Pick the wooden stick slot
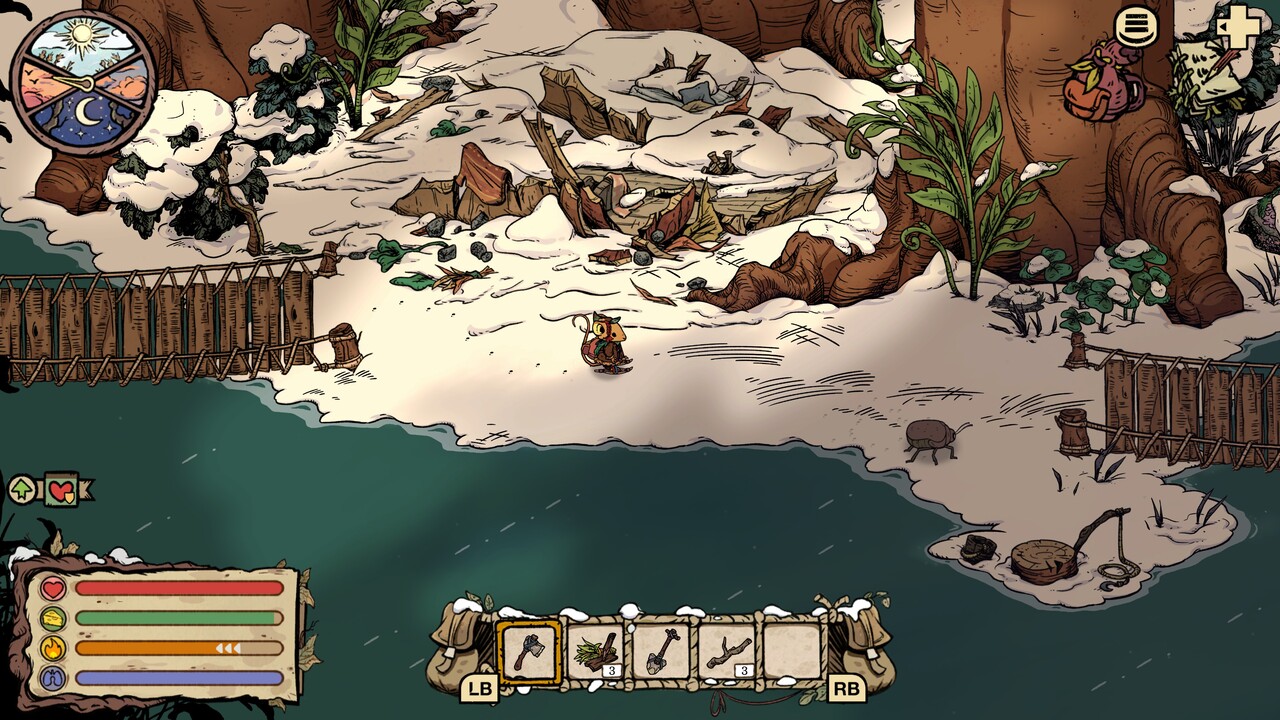This screenshot has width=1280, height=720. click(727, 652)
